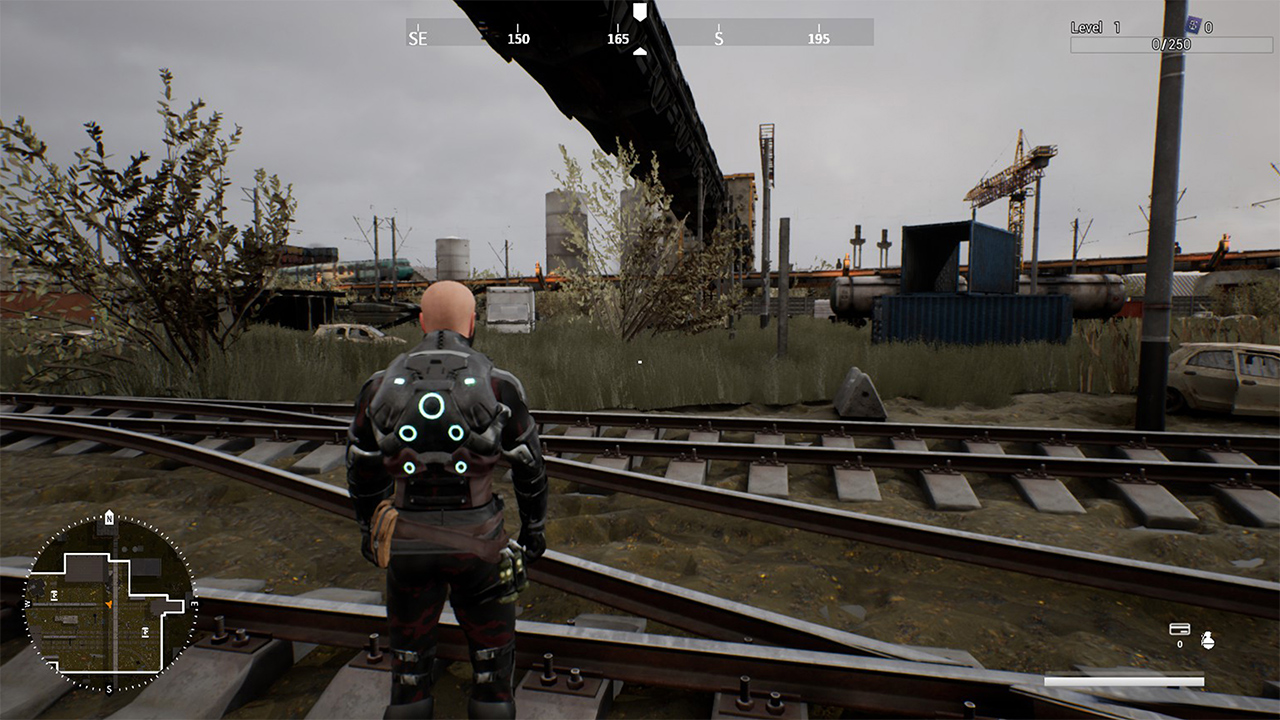Click the 0 under the credit card icon
Image resolution: width=1280 pixels, height=720 pixels.
(x=1180, y=644)
